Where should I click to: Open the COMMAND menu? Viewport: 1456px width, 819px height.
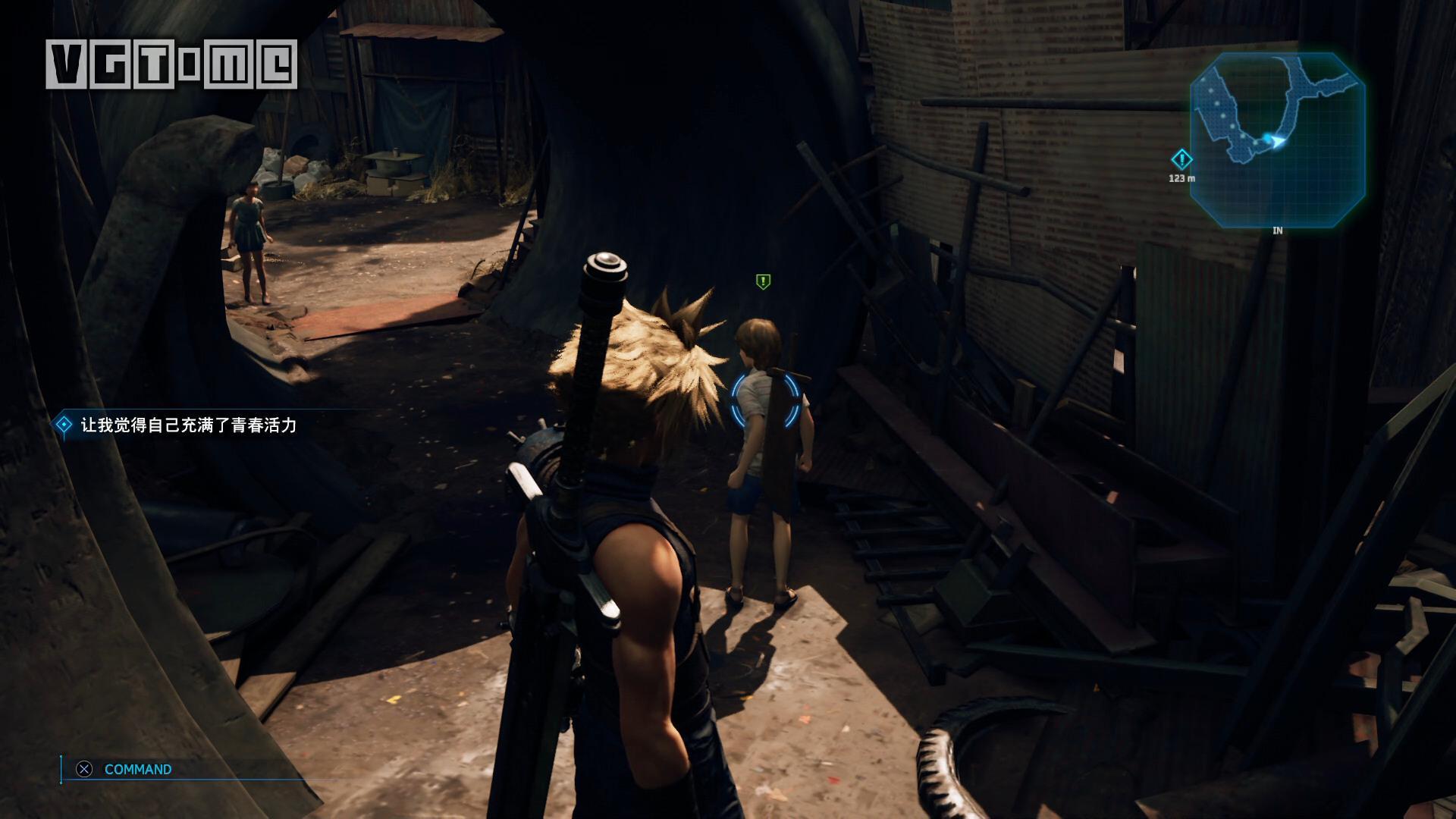(x=137, y=769)
